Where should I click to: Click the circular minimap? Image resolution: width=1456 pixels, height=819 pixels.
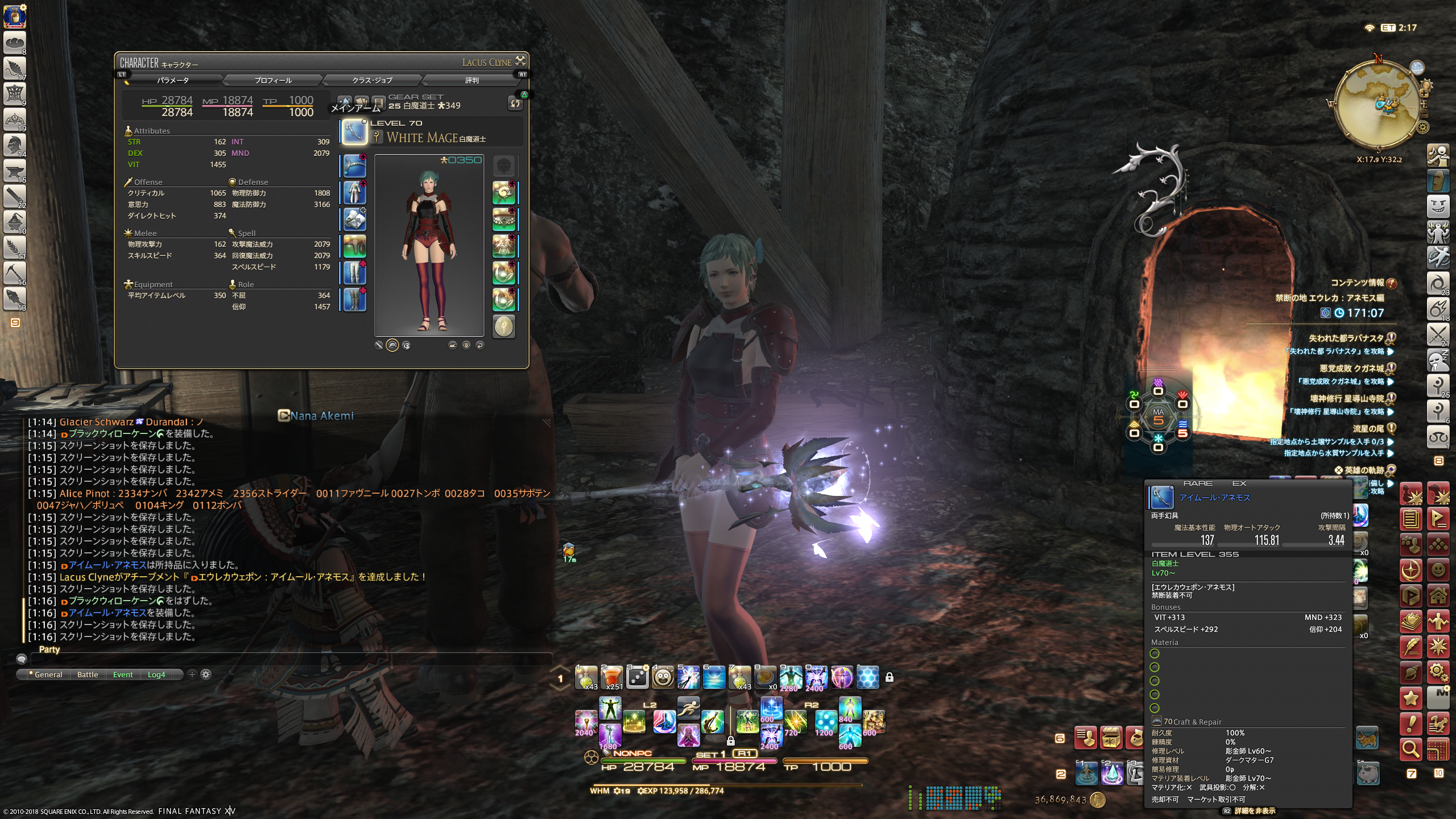point(1376,104)
